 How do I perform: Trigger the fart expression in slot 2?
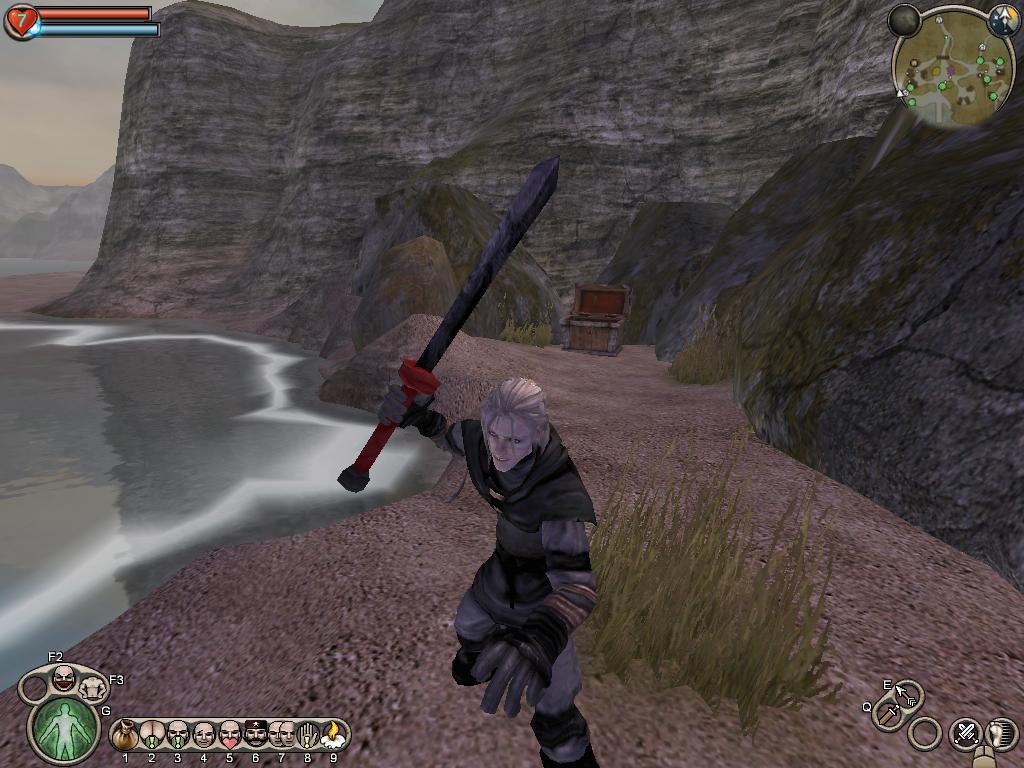click(152, 735)
